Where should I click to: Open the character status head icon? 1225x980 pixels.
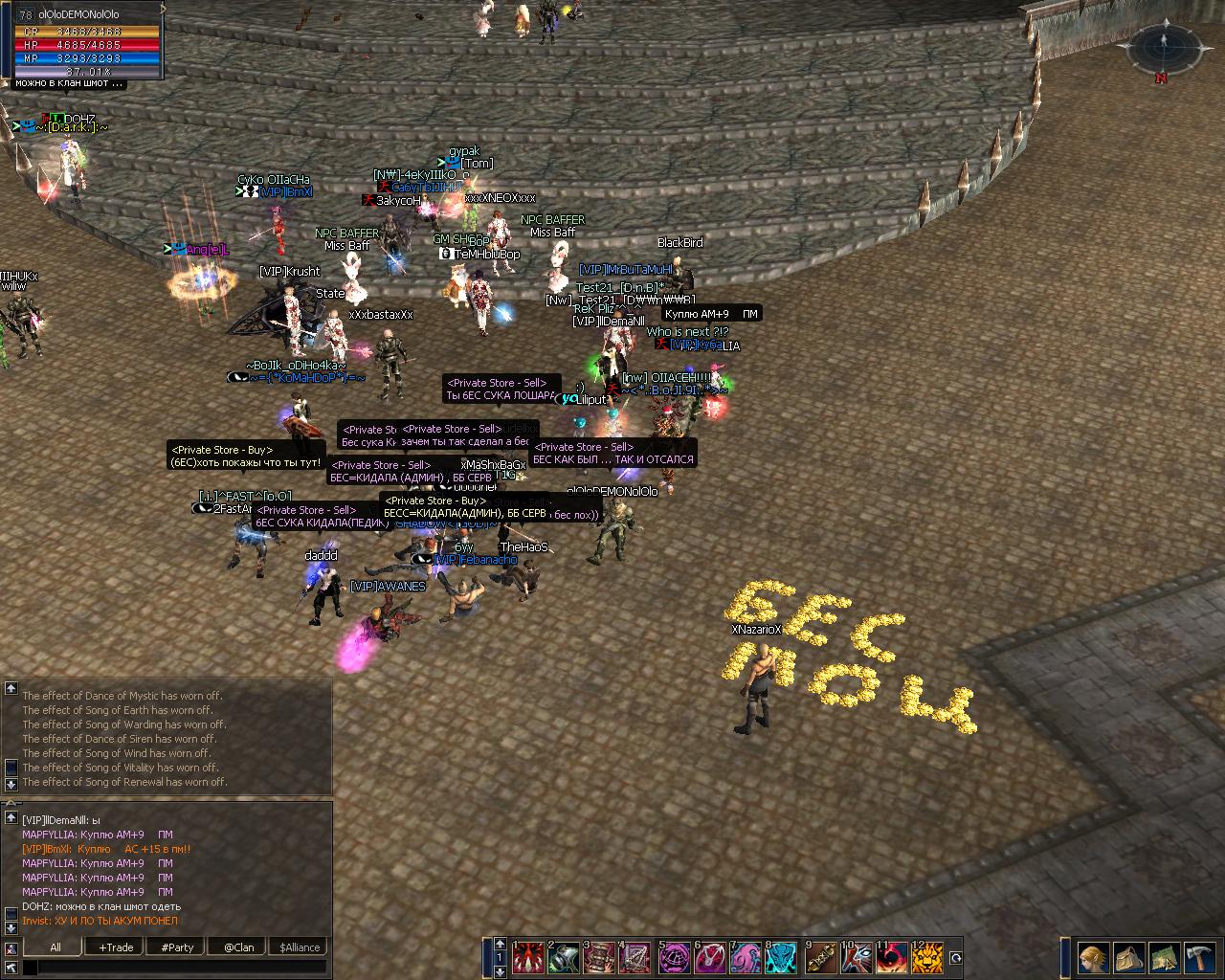[x=1093, y=957]
